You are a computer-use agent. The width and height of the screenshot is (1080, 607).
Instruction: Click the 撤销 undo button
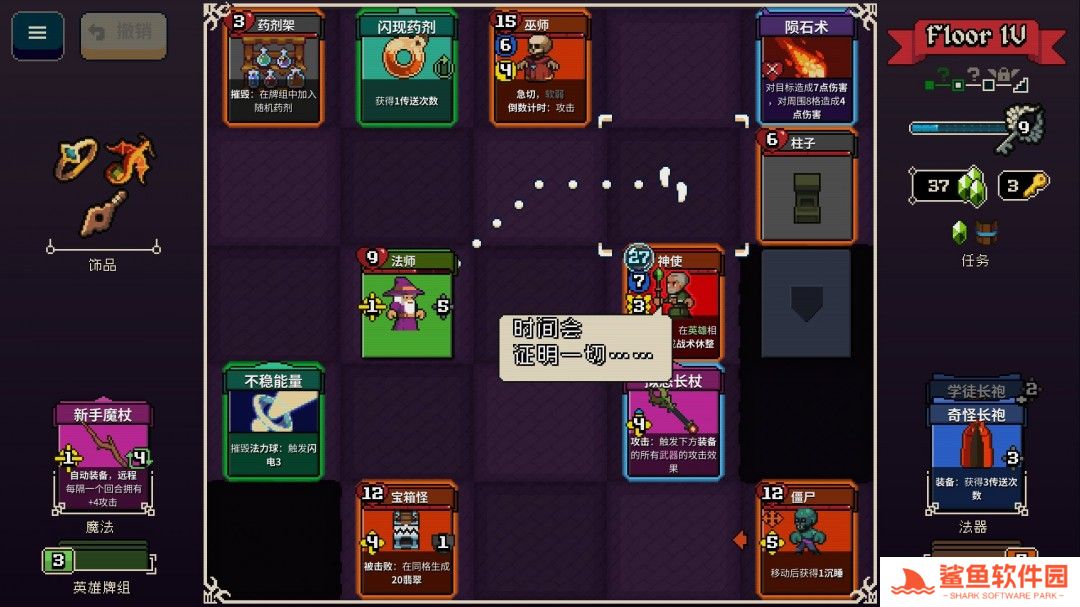tap(123, 34)
